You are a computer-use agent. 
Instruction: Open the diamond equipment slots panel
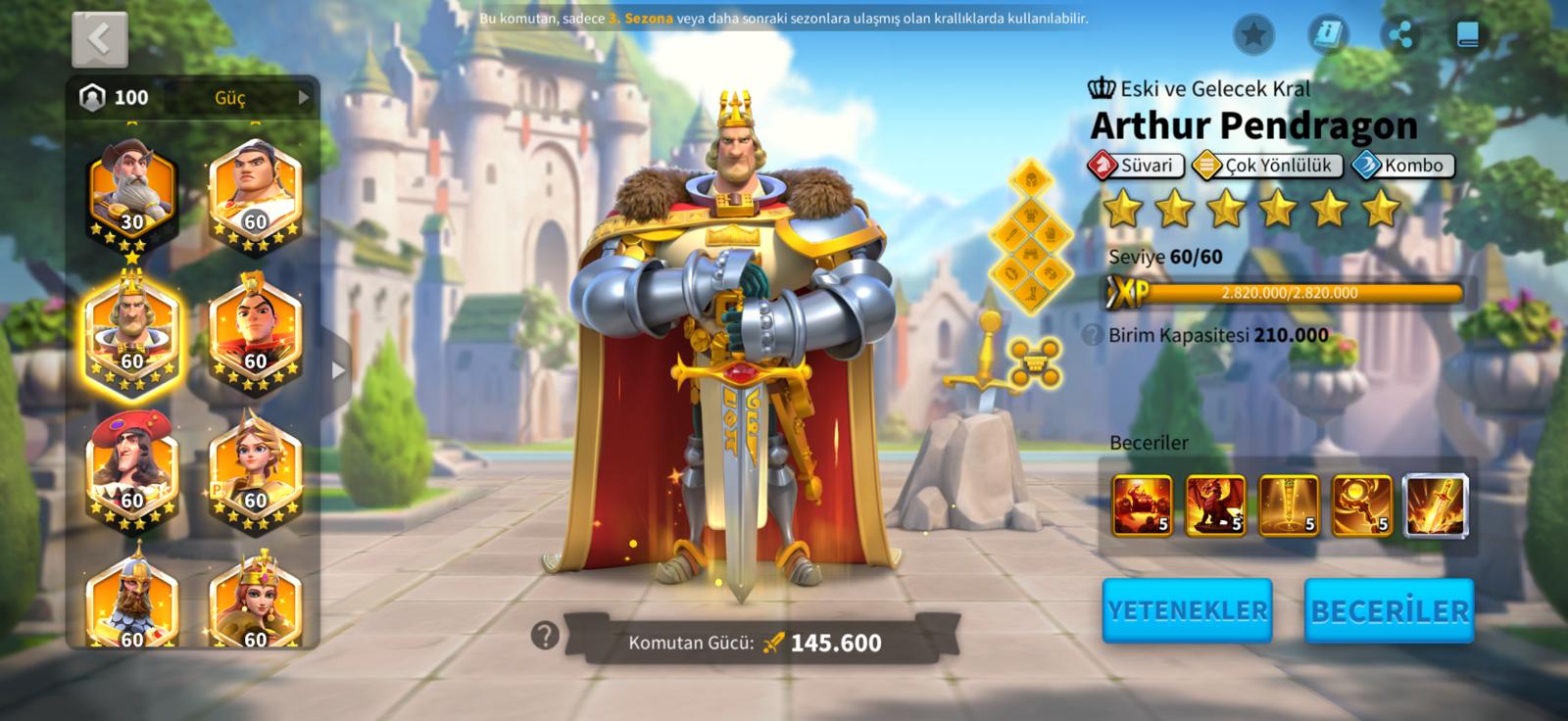(1033, 237)
